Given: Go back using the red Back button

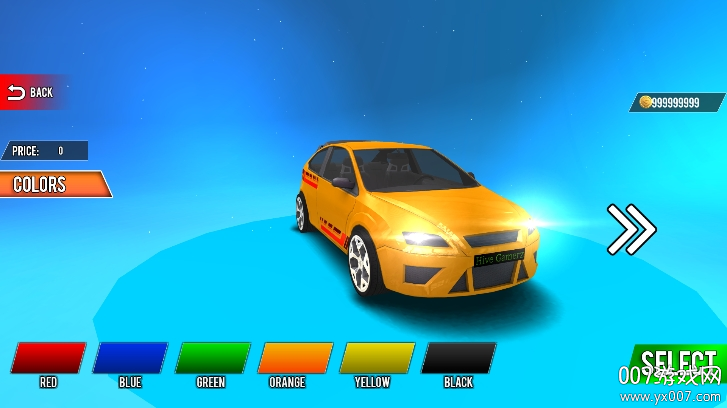Looking at the screenshot, I should (x=30, y=92).
